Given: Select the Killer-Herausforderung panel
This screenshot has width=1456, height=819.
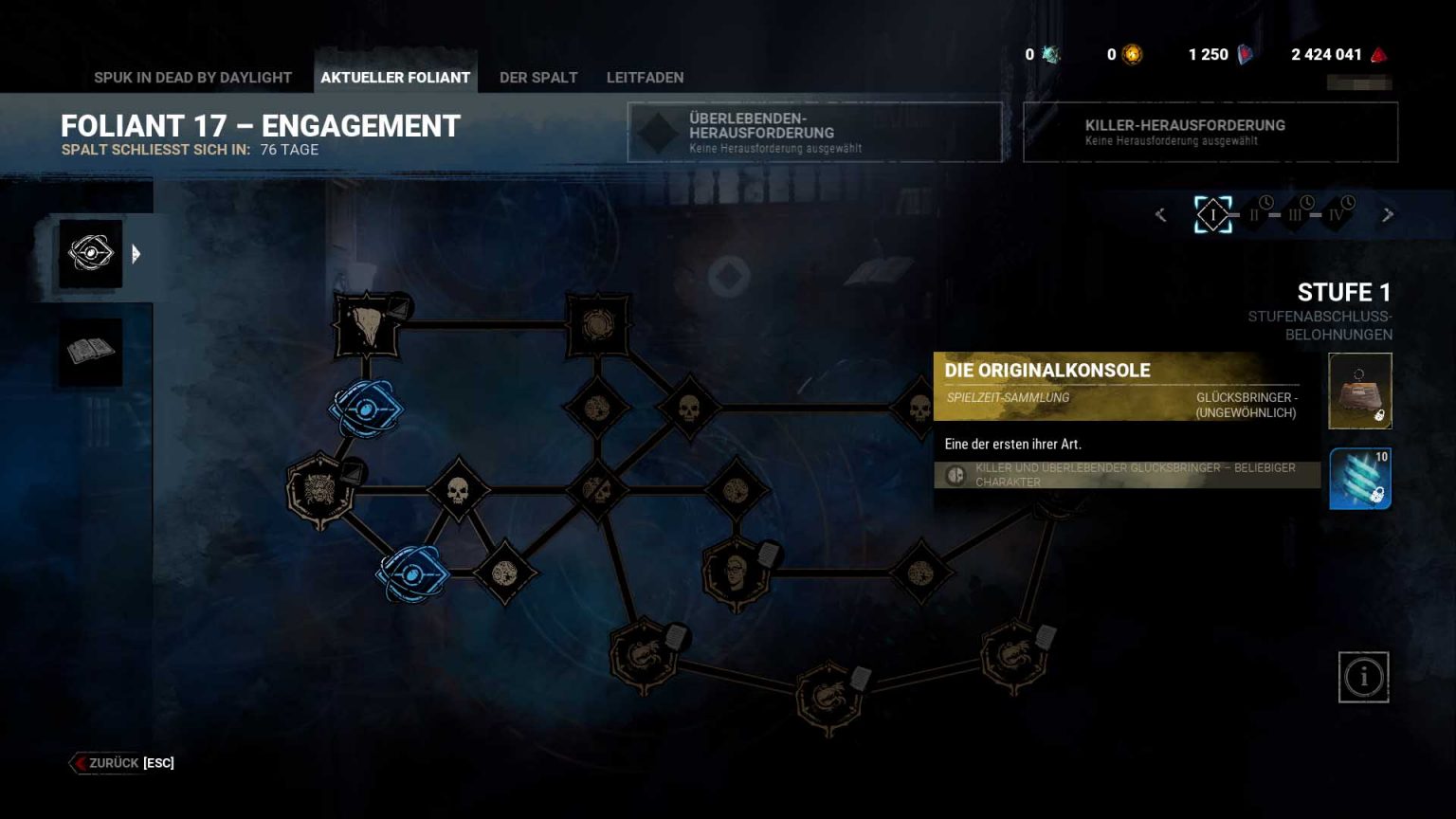Looking at the screenshot, I should click(1210, 133).
